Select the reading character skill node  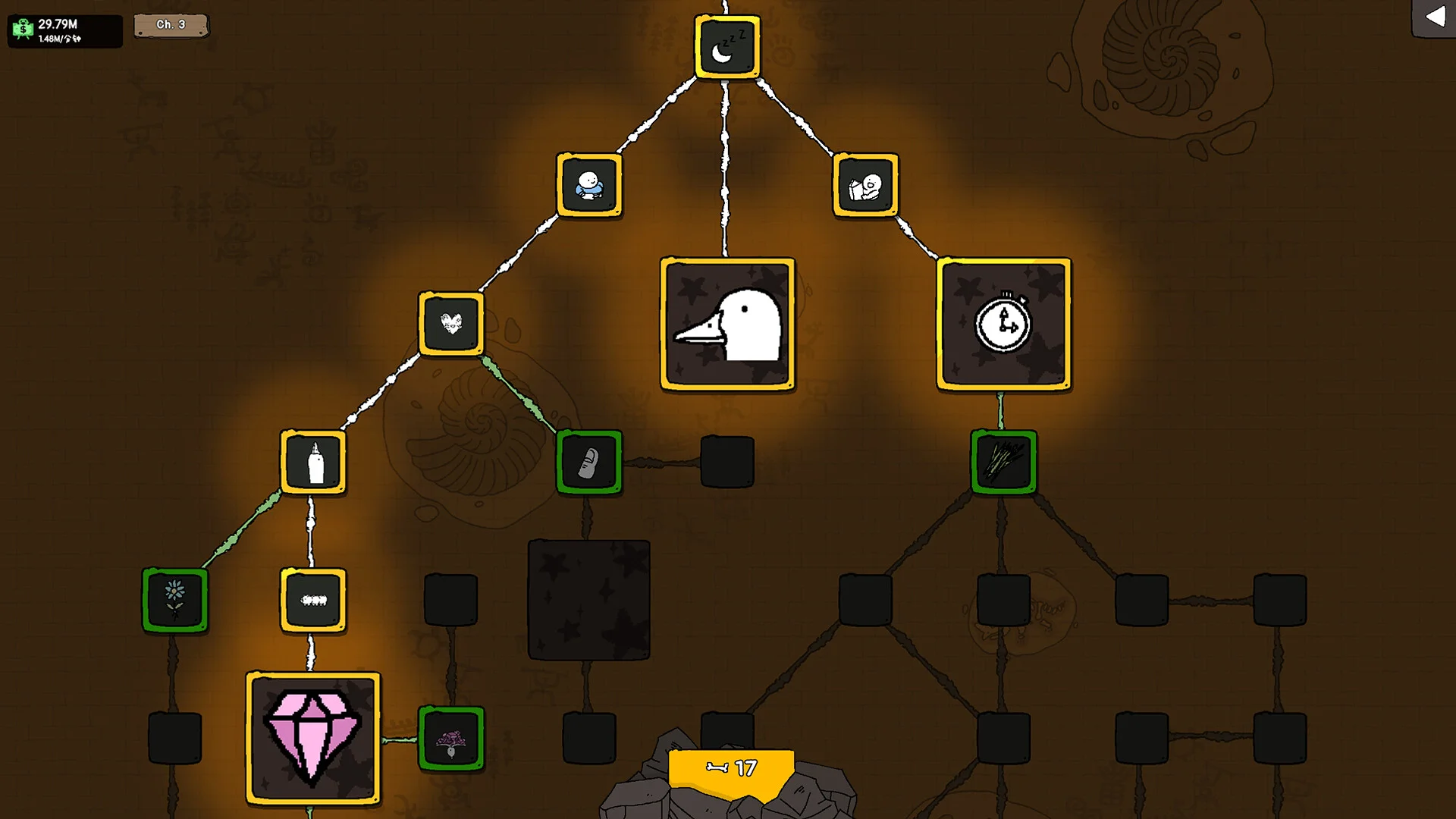865,186
